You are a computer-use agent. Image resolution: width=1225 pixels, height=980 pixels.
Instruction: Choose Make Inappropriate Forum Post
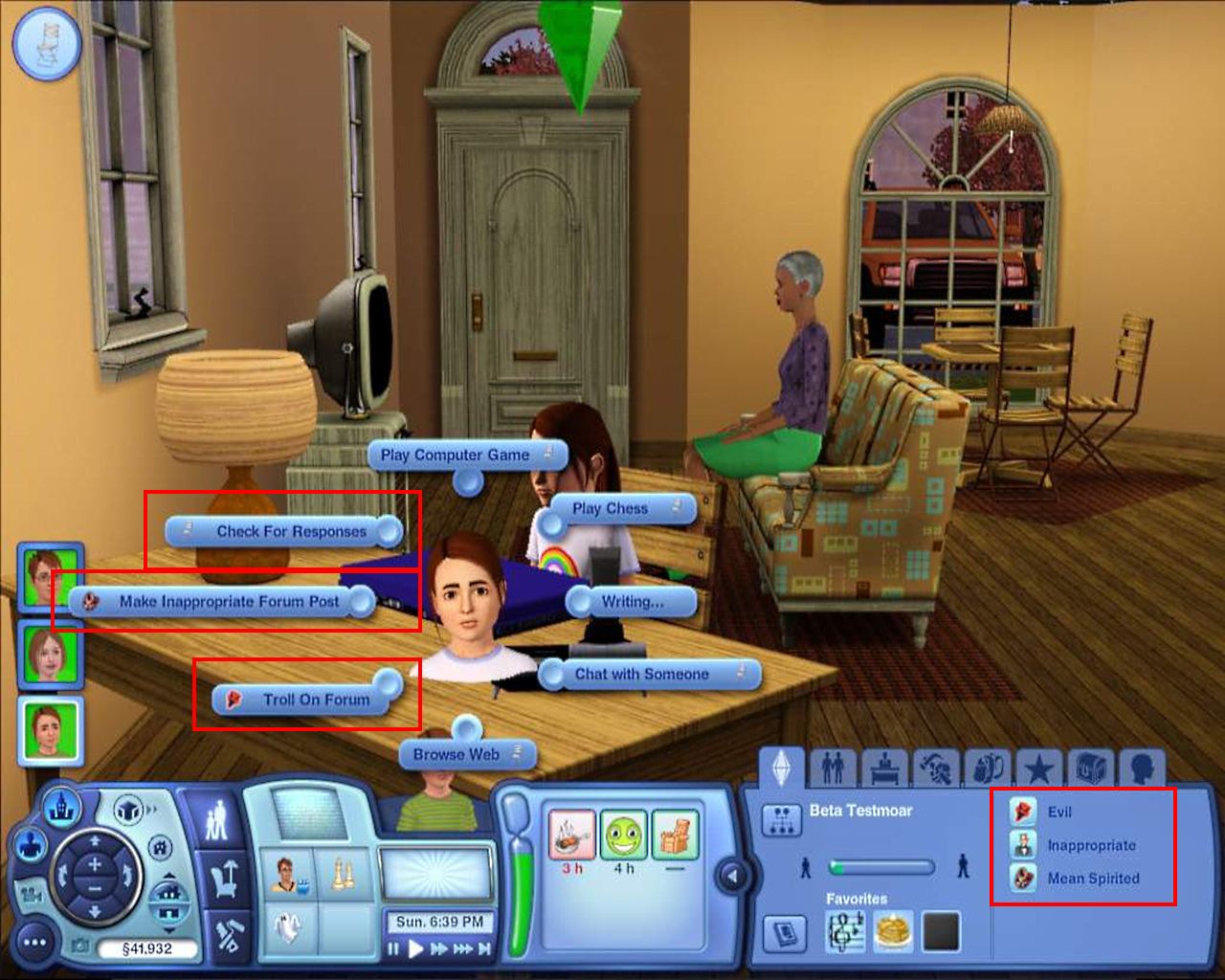tap(229, 602)
